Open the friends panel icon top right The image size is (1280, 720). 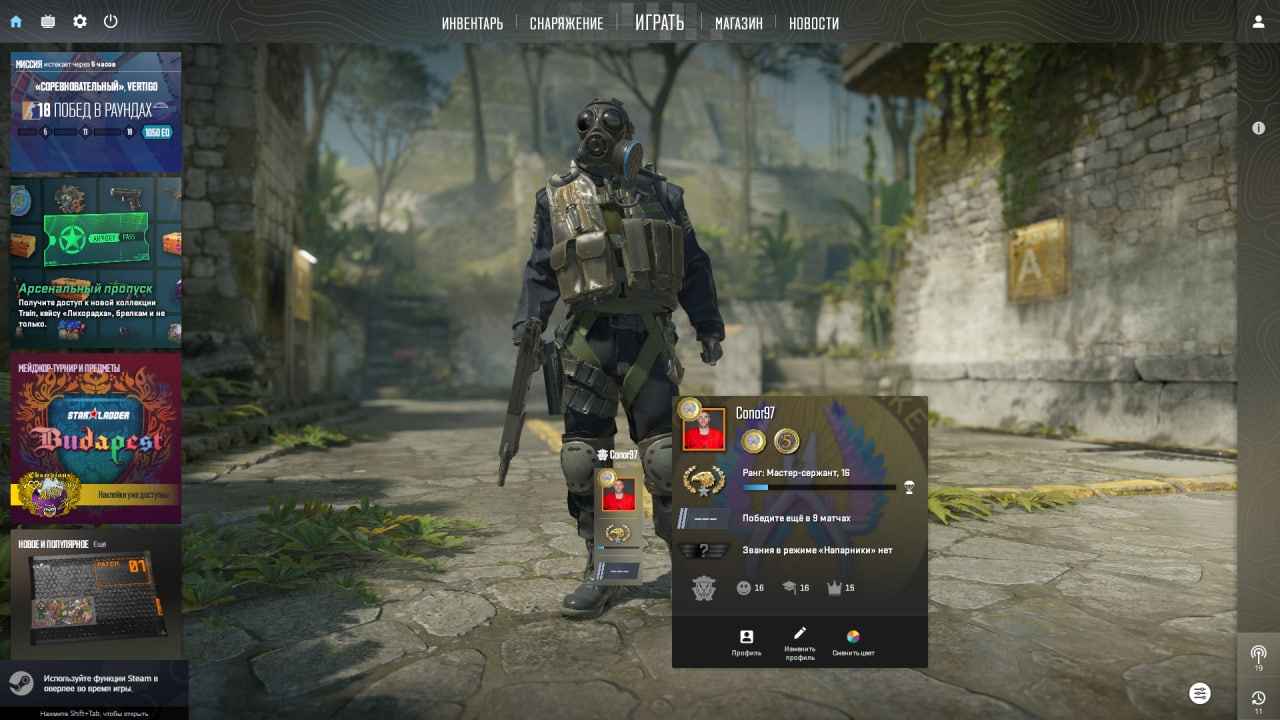[1258, 21]
